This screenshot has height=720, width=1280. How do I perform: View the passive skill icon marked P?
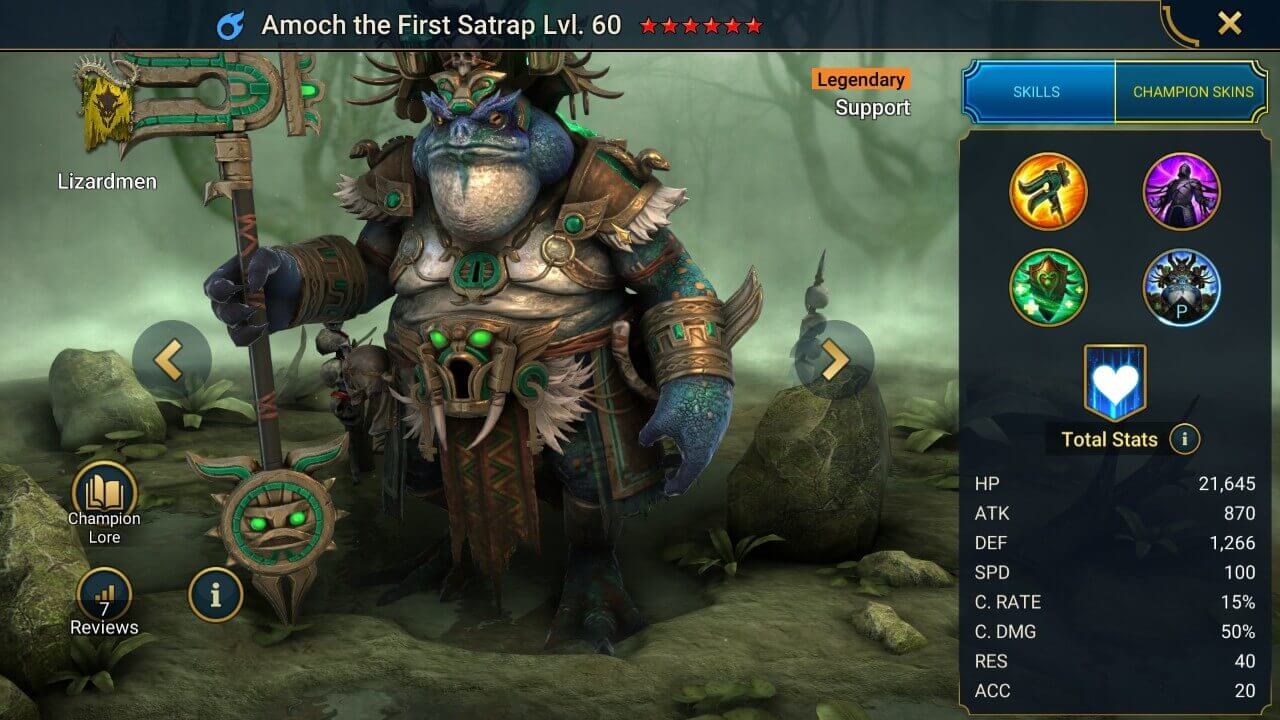point(1181,287)
